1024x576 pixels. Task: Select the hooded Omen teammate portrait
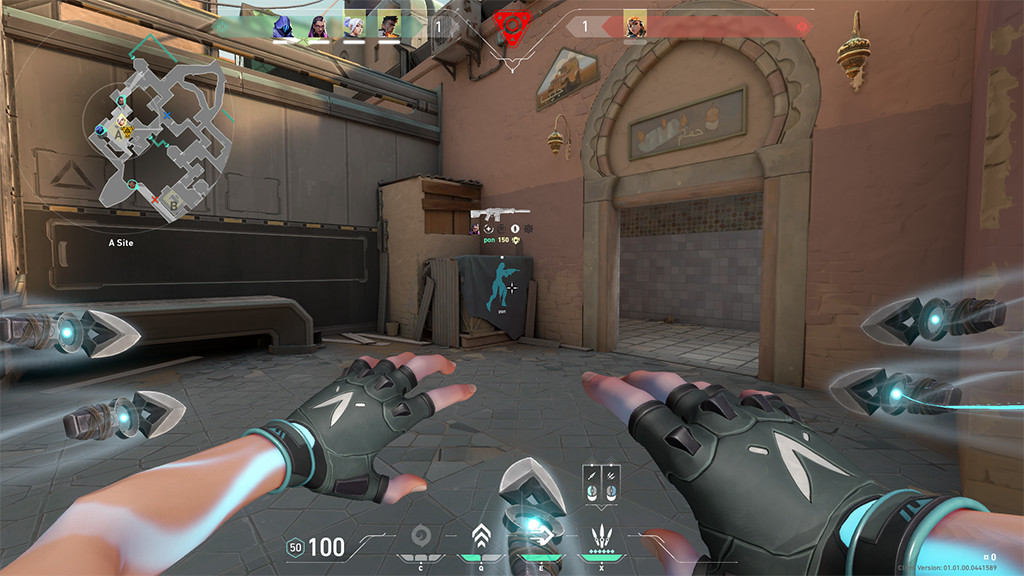283,26
